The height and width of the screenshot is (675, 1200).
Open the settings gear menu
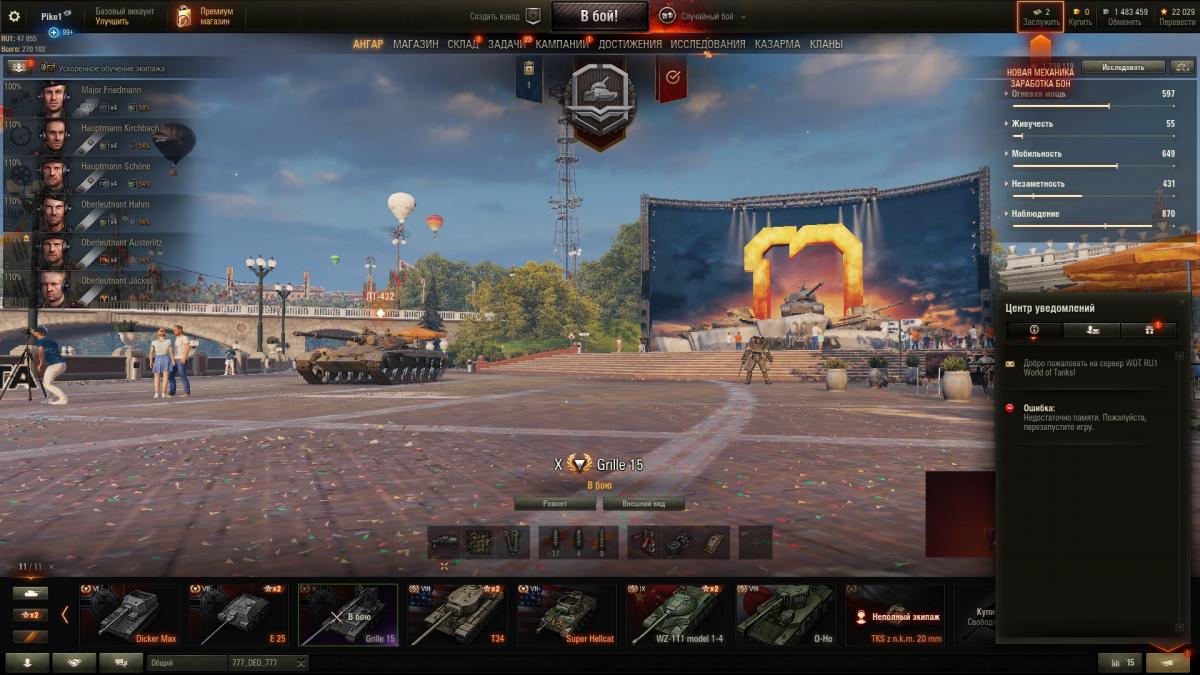[14, 16]
